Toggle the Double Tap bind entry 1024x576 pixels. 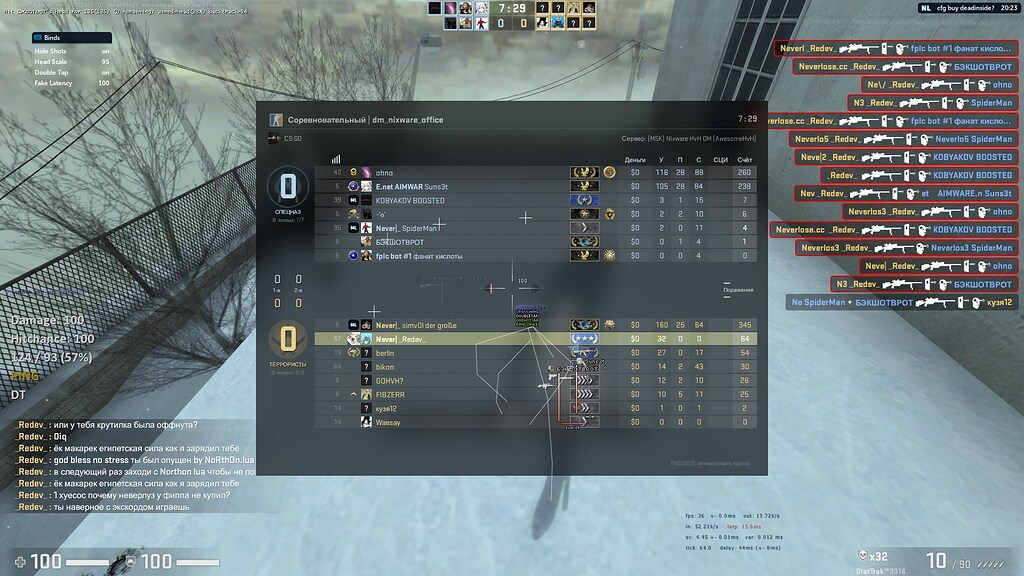click(x=71, y=72)
